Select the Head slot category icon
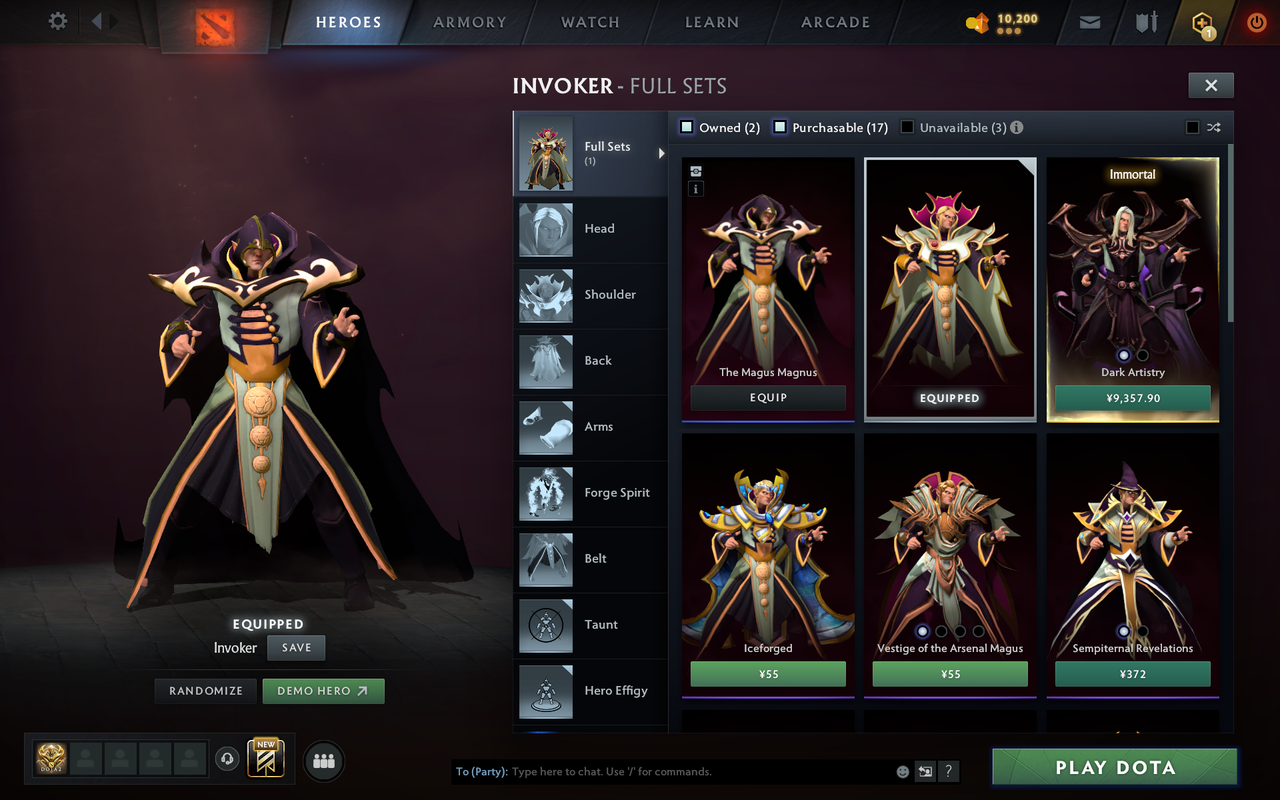 tap(545, 229)
